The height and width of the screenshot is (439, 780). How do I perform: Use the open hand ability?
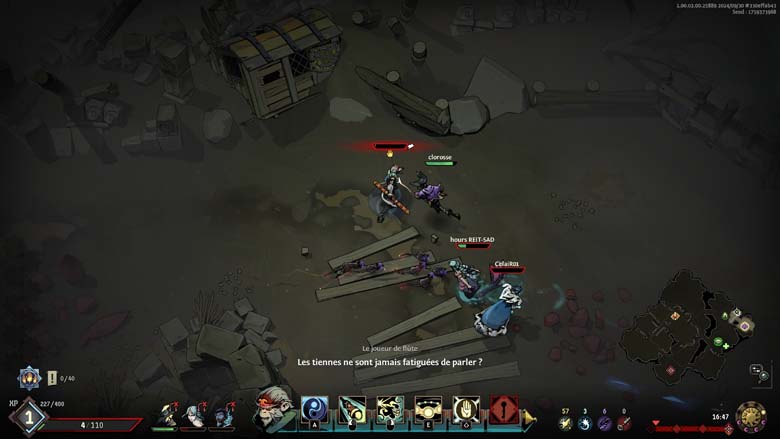coord(466,410)
